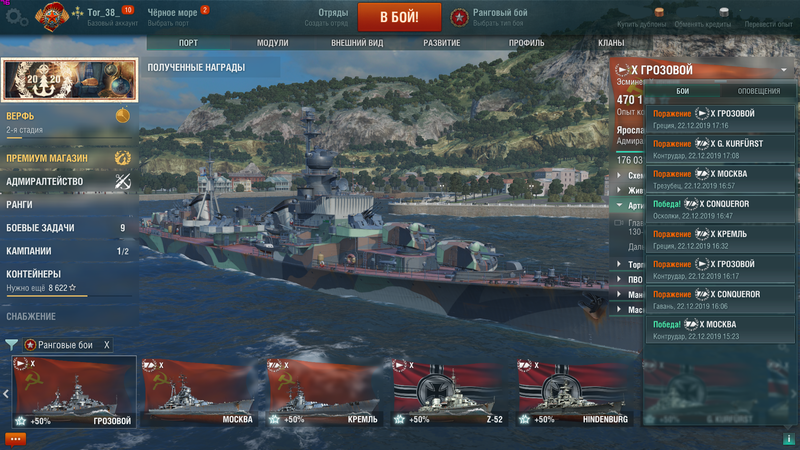Screen dimensions: 800x450
Task: Switch to Внешний вид tab
Action: [356, 43]
